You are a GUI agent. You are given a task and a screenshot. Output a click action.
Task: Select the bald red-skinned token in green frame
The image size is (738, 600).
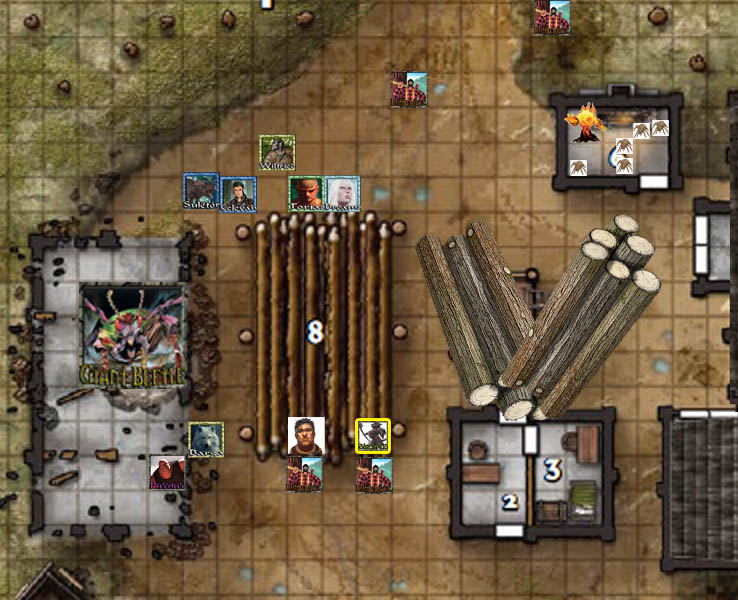pos(306,194)
